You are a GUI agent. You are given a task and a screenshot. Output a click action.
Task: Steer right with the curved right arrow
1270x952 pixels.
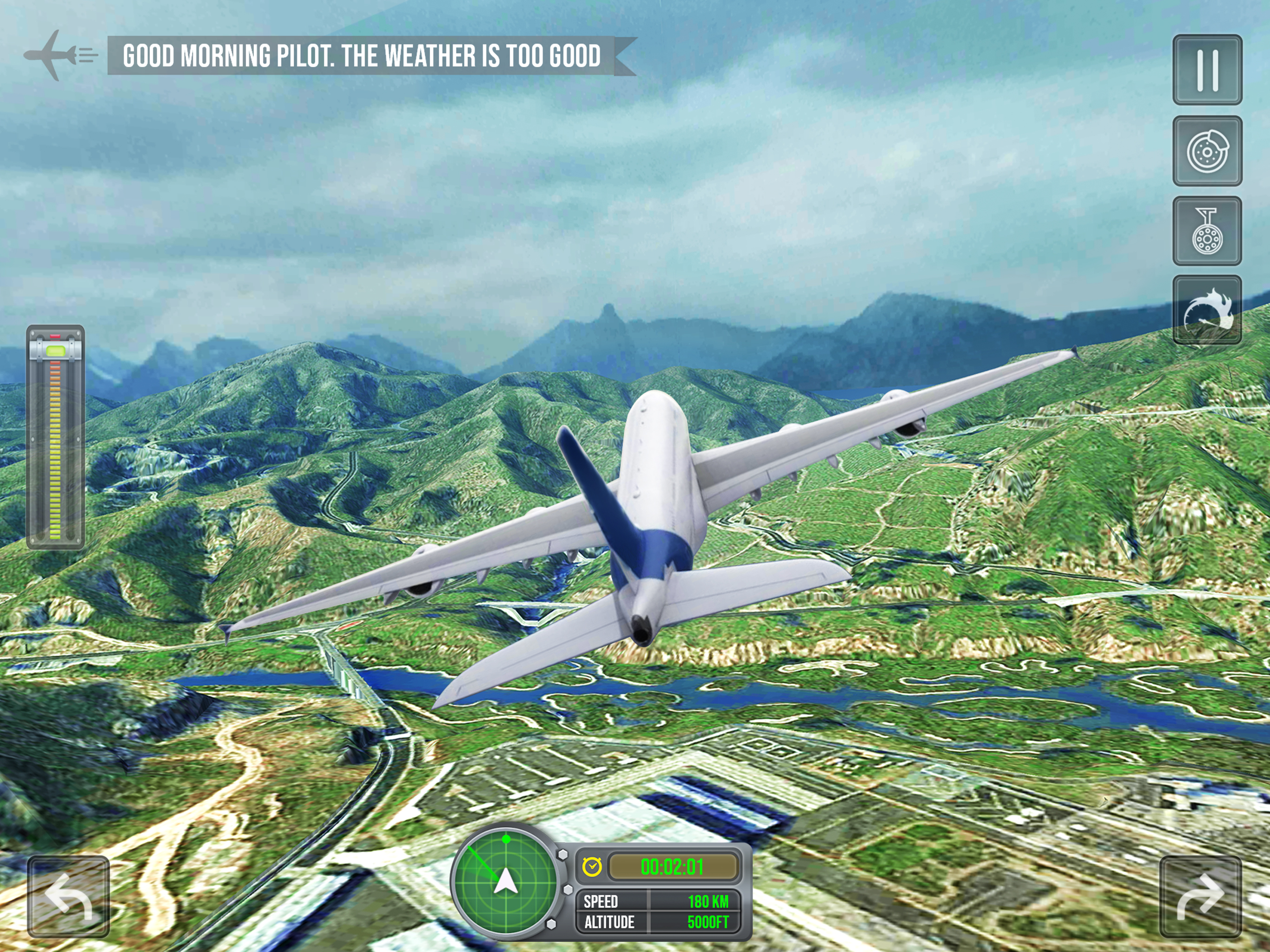tap(1200, 897)
